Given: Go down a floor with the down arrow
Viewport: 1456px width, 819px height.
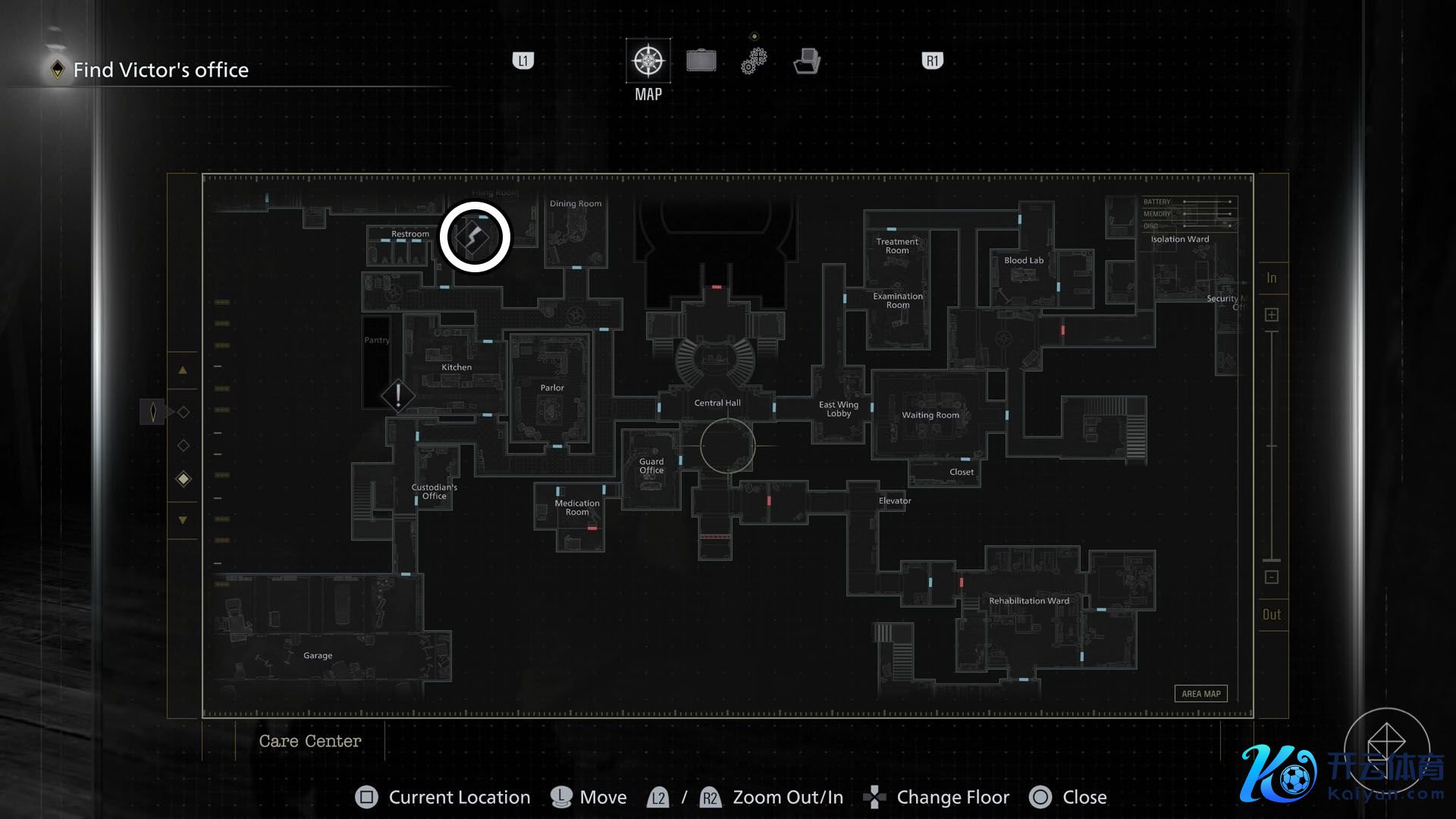Looking at the screenshot, I should [183, 520].
